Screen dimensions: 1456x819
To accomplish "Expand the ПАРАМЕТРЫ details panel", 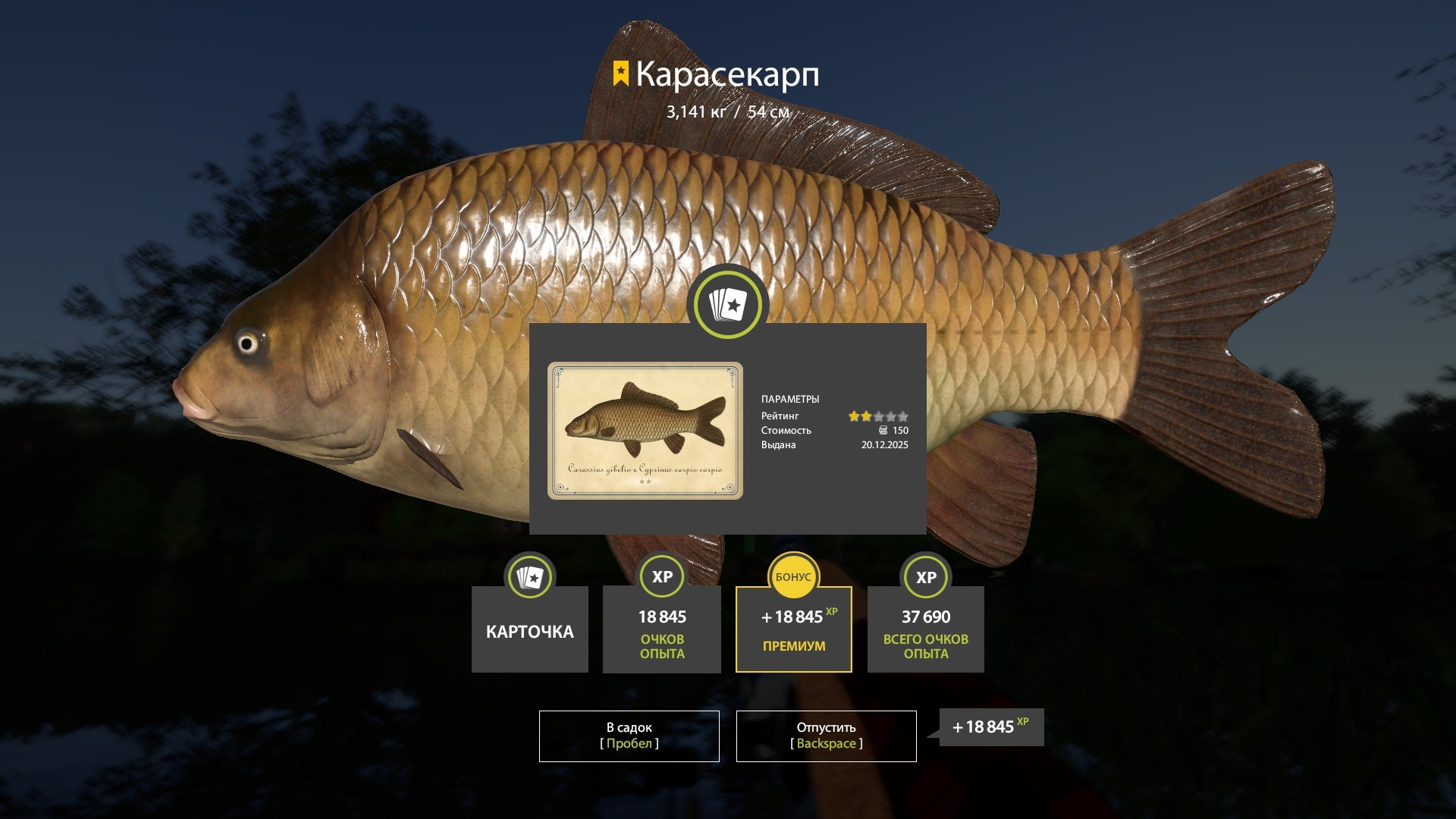I will [x=791, y=399].
